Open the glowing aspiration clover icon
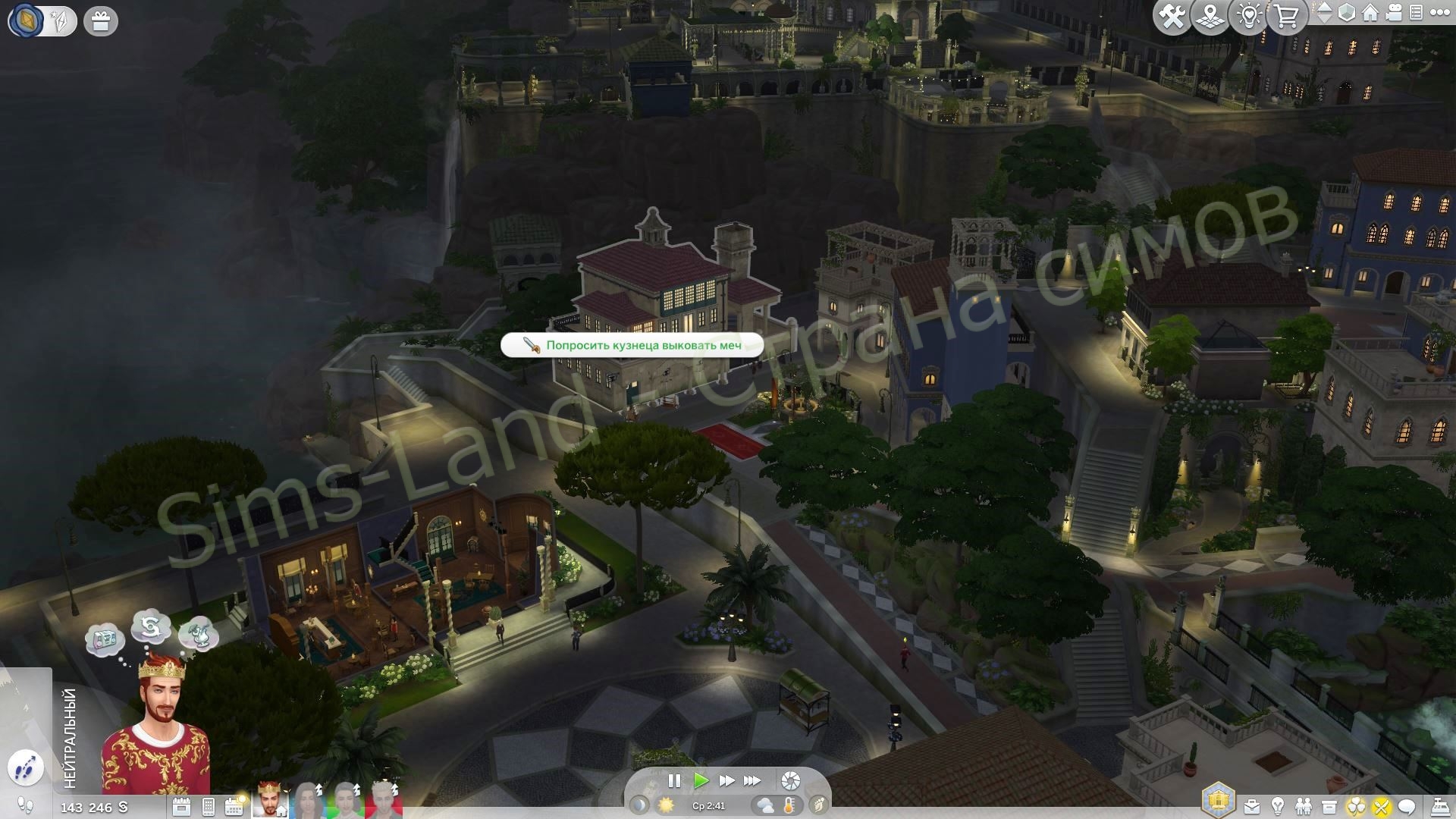This screenshot has width=1456, height=819. (x=1356, y=806)
